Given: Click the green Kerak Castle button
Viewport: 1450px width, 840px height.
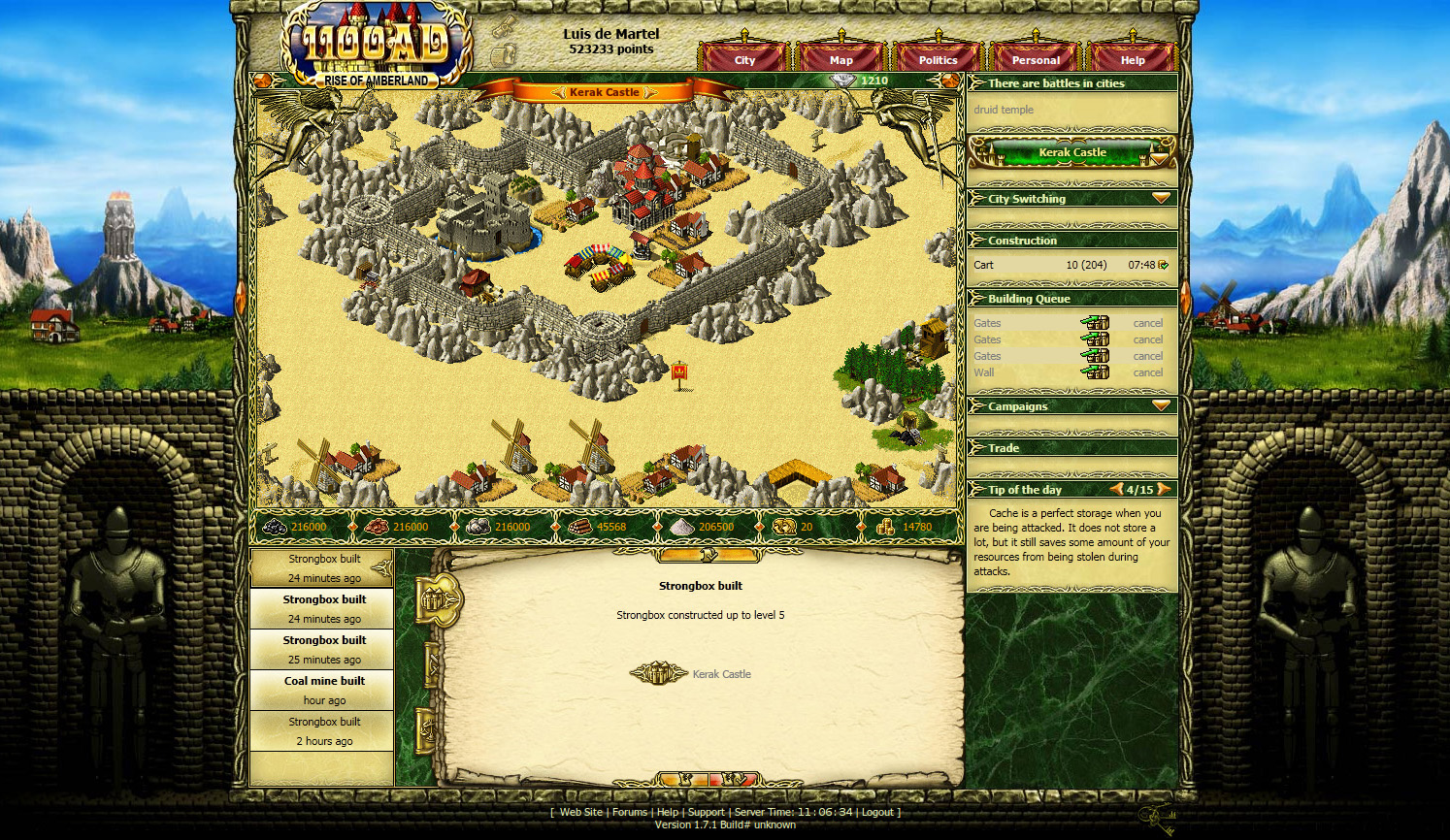Looking at the screenshot, I should [1071, 152].
